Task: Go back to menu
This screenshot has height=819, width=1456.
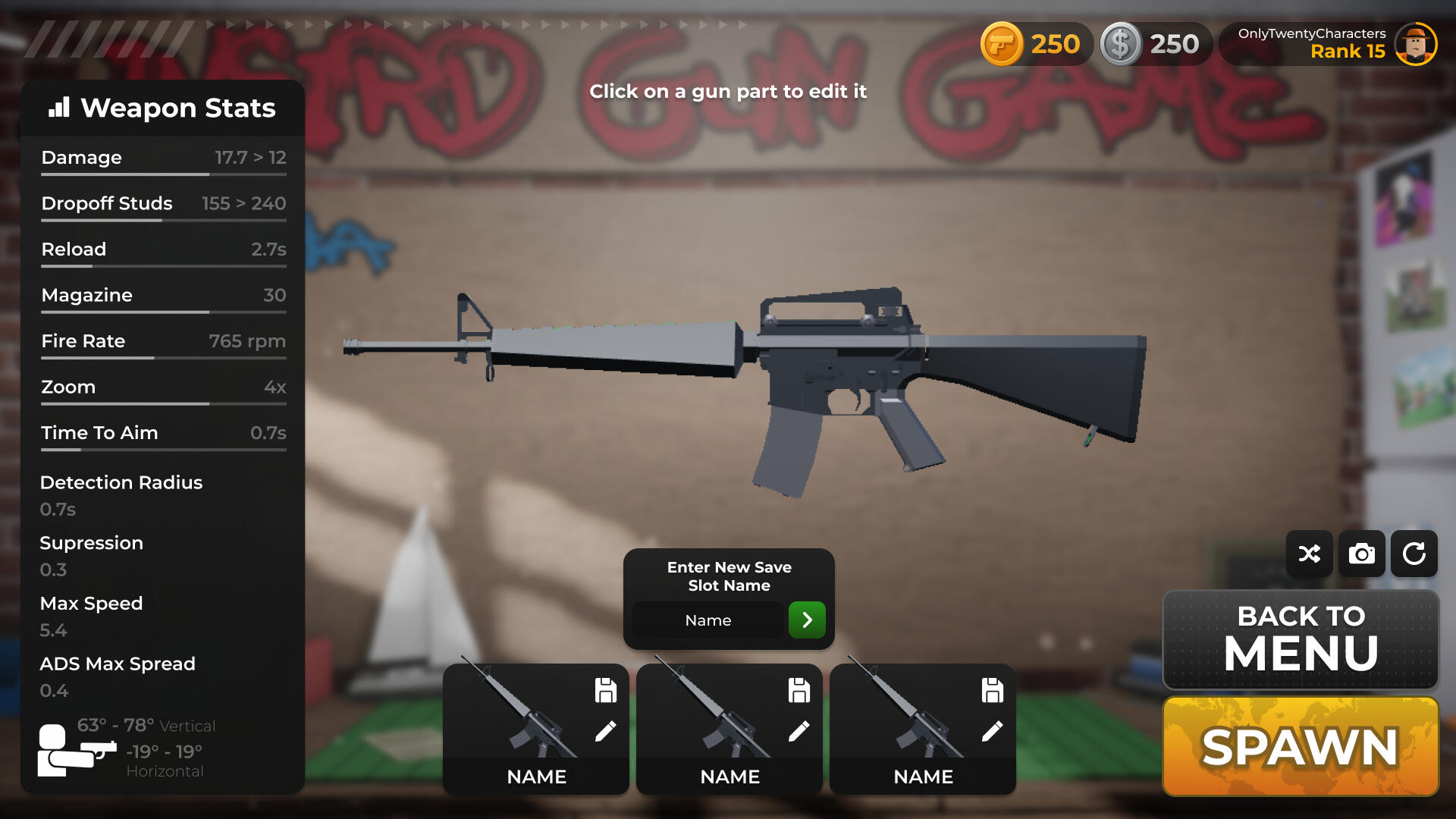Action: click(x=1300, y=639)
